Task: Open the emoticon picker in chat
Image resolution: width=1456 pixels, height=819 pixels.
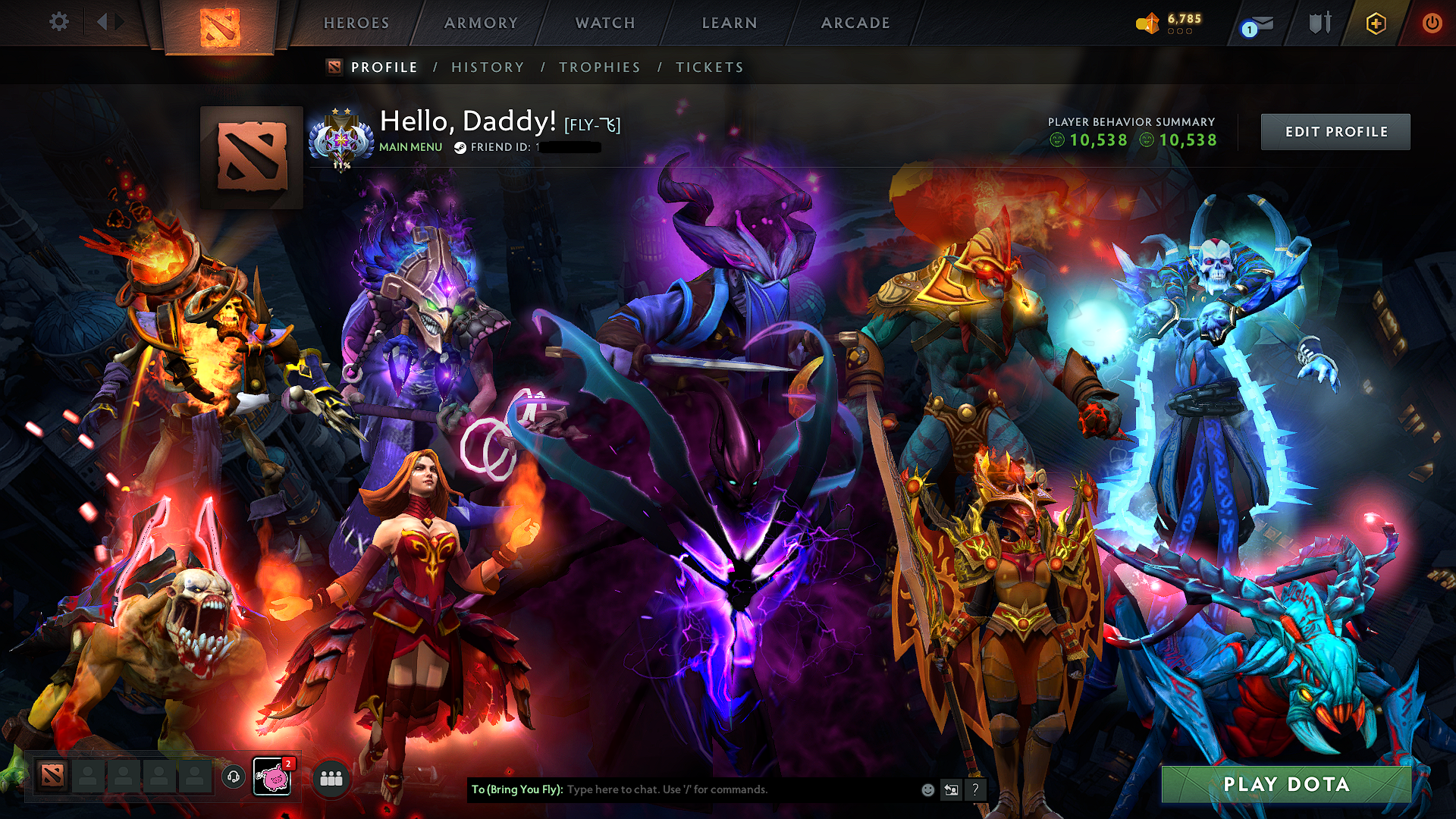Action: click(x=927, y=789)
